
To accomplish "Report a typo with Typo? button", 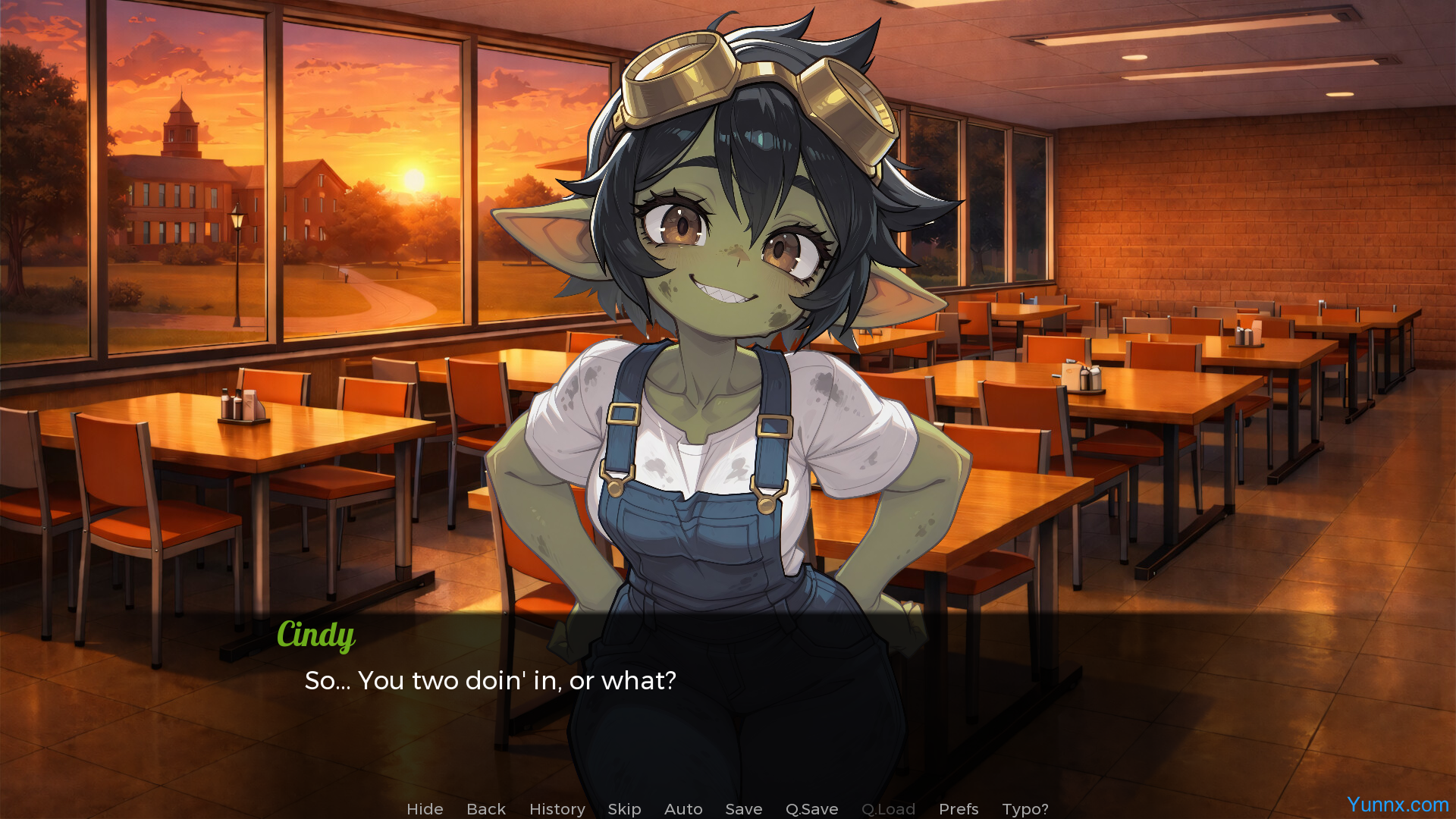I will point(1025,809).
